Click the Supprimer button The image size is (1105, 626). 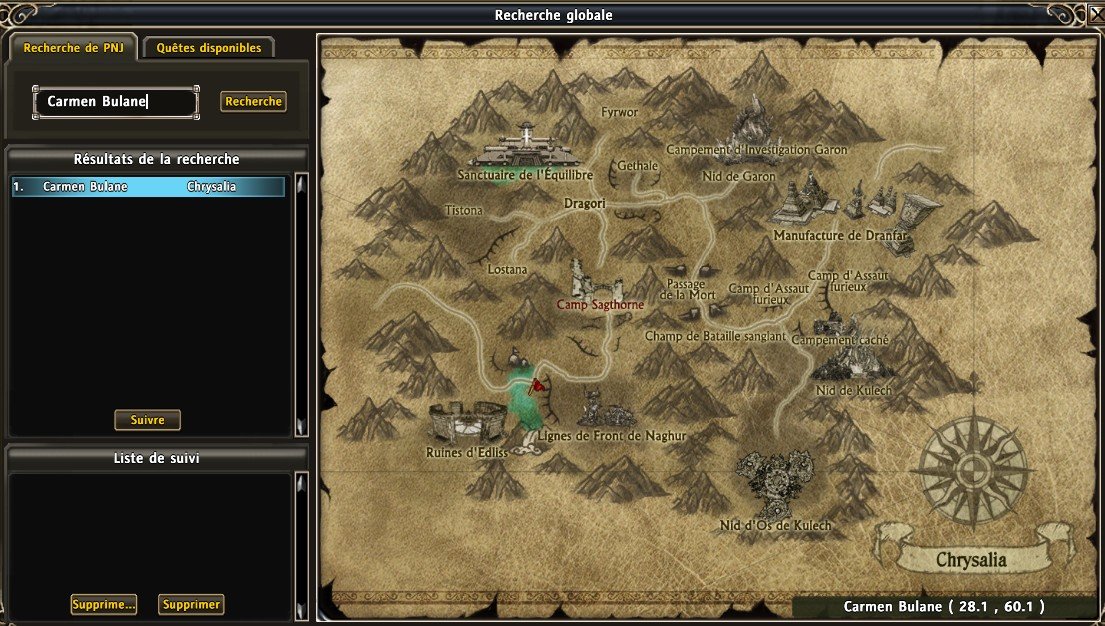[x=191, y=604]
